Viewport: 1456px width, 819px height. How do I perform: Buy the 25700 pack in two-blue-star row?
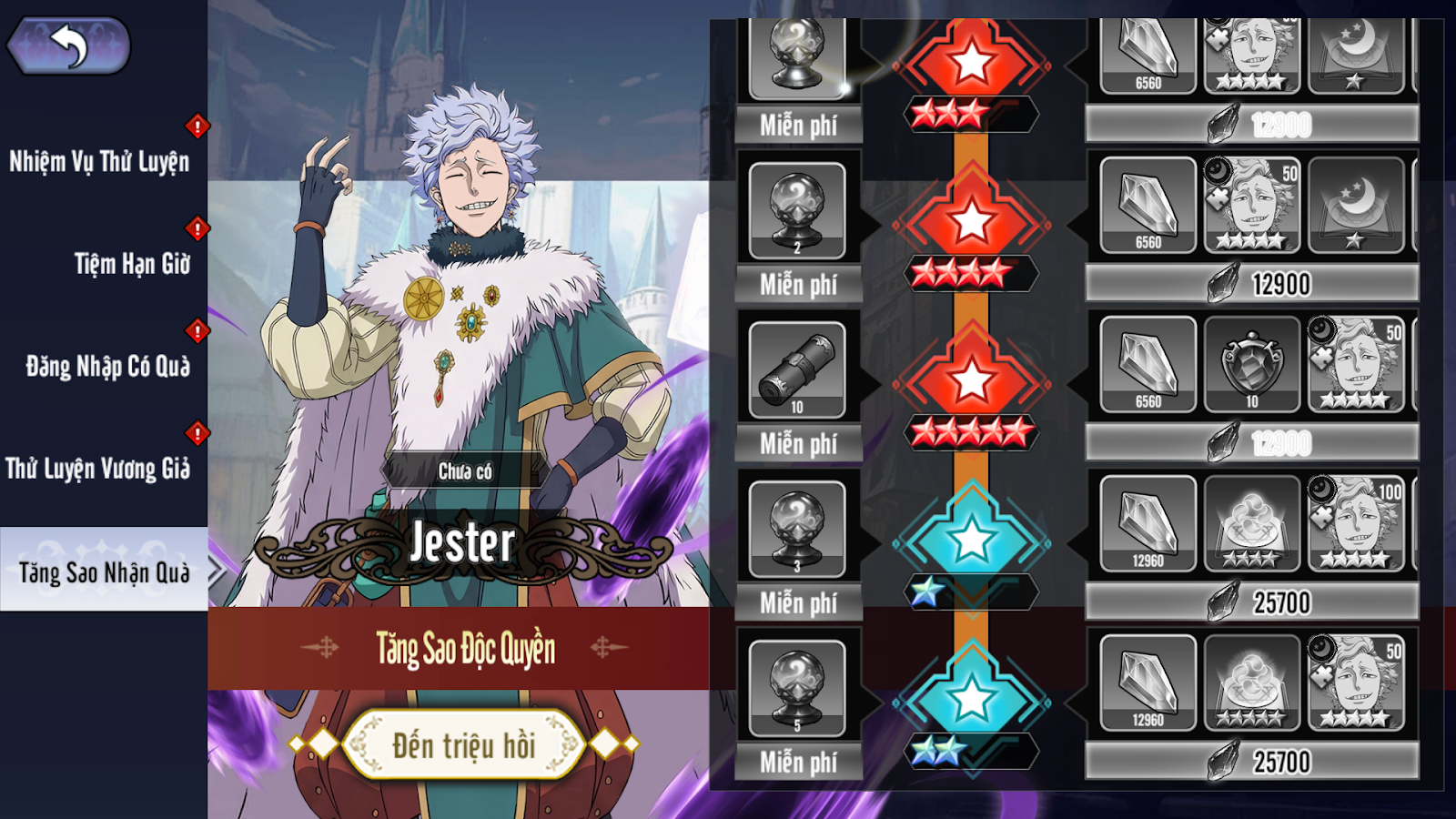1252,762
